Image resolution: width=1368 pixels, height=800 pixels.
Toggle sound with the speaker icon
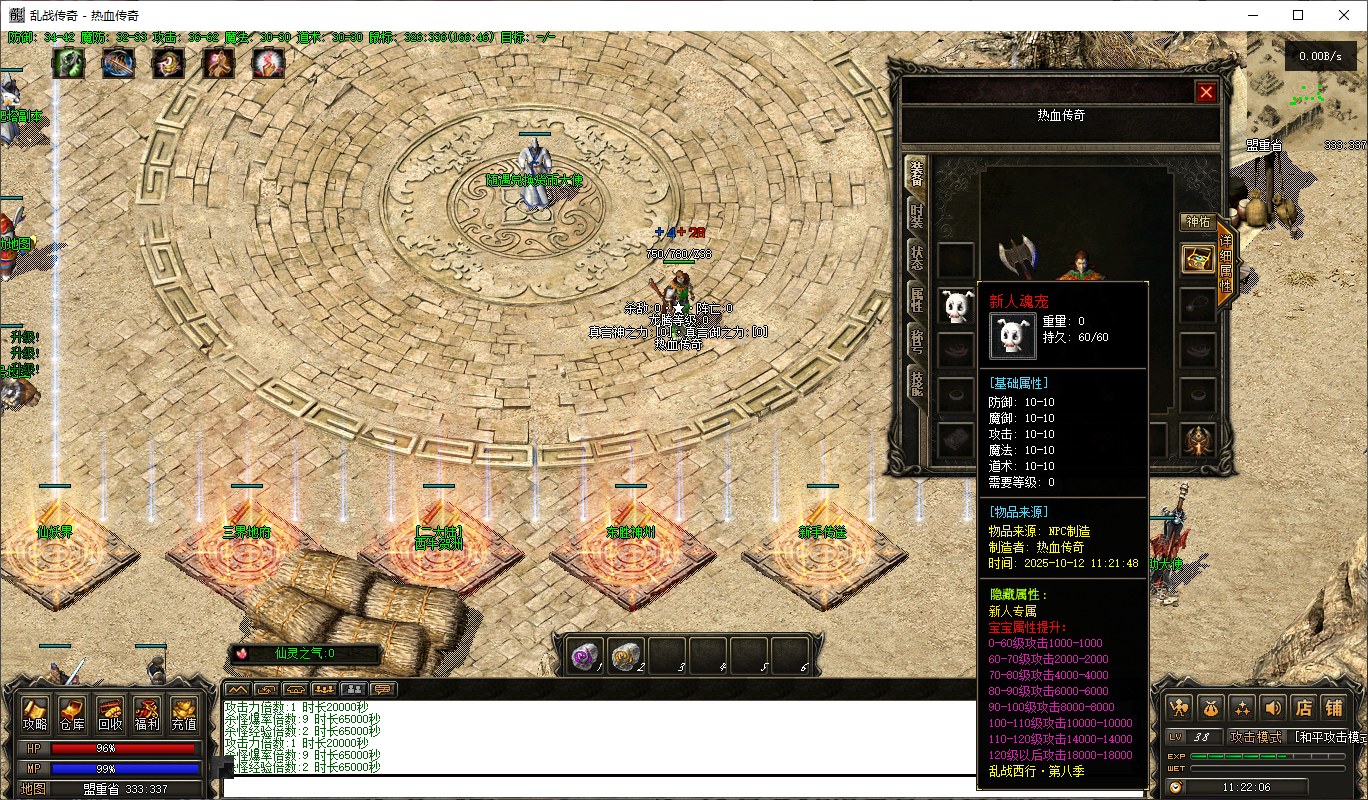(x=1273, y=707)
